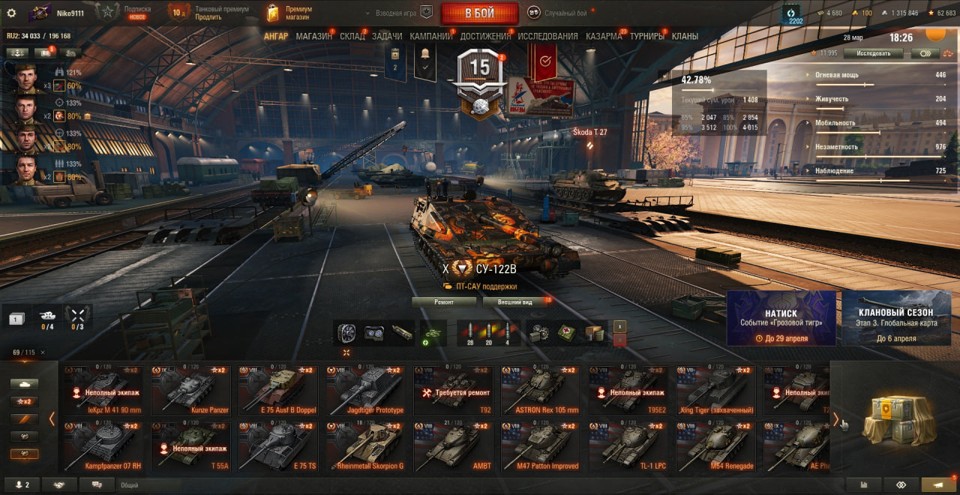This screenshot has height=495, width=960.
Task: Show the ДОСТИЖЕНИЯ tab
Action: 486,36
